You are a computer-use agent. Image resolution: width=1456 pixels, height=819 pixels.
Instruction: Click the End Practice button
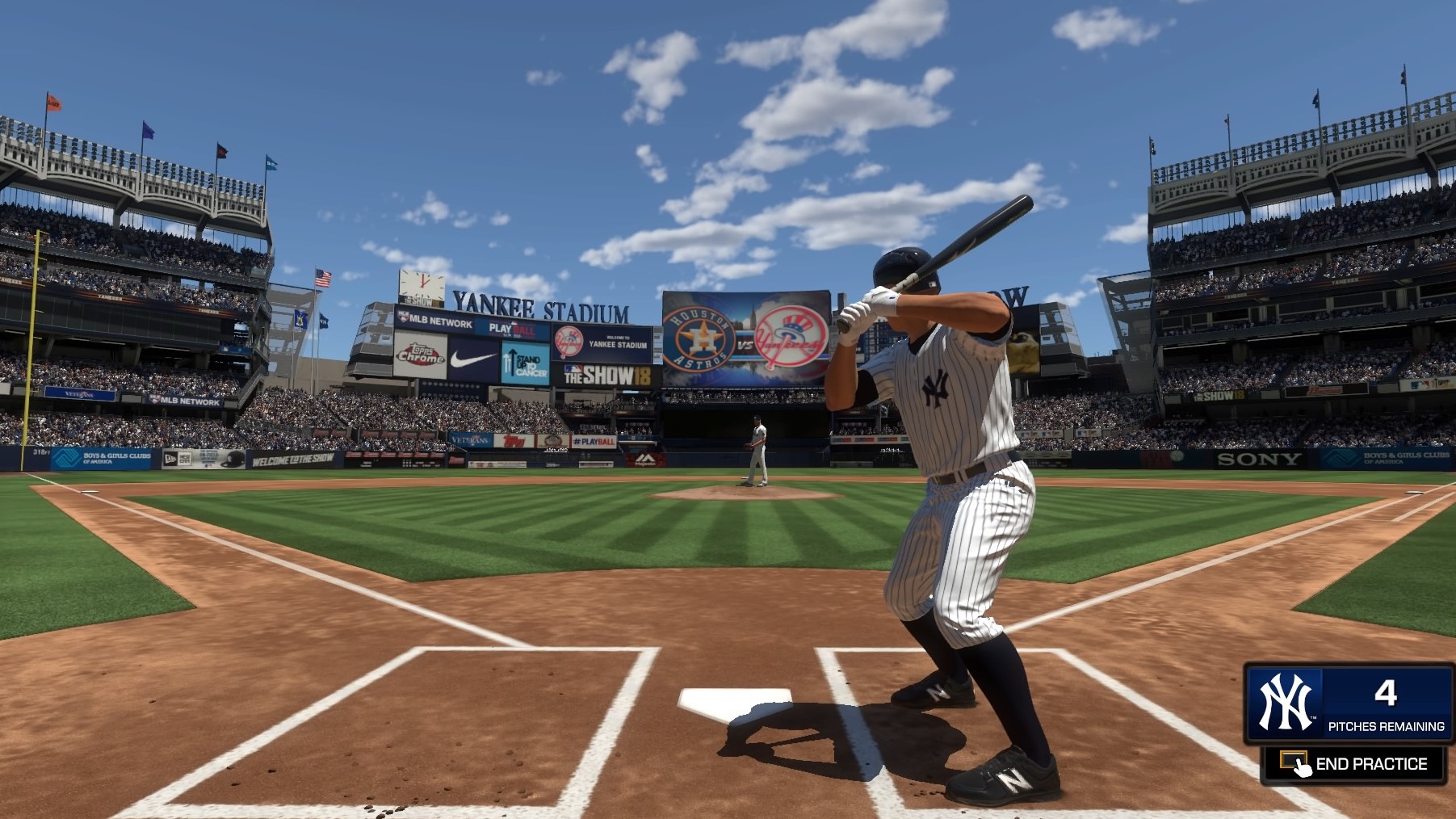point(1354,764)
